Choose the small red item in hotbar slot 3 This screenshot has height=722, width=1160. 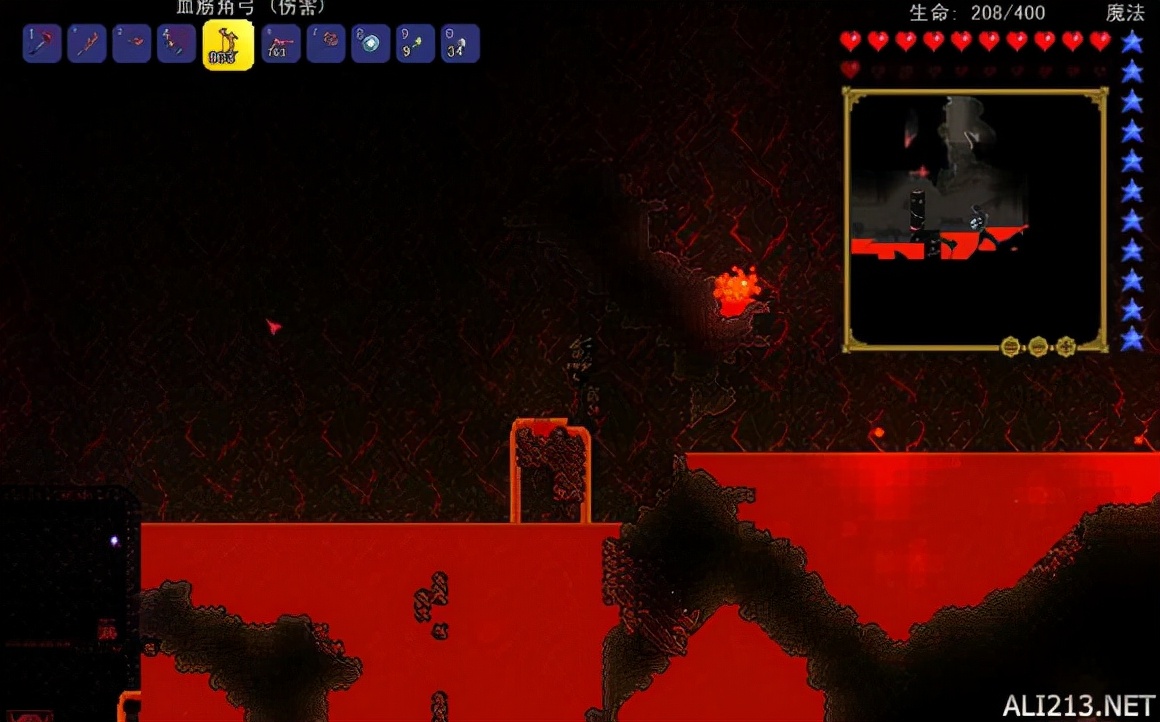click(131, 44)
